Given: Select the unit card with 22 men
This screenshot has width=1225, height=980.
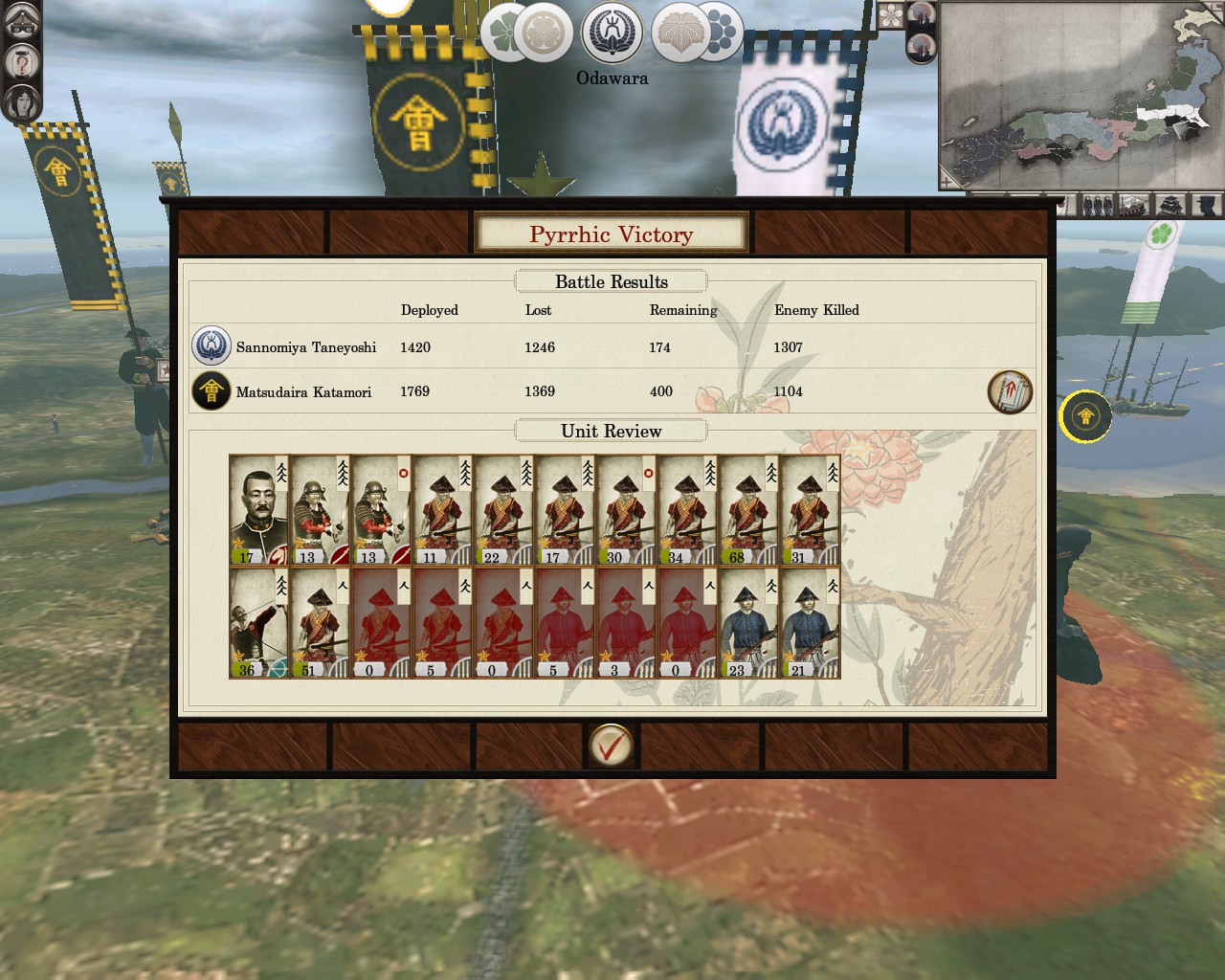Looking at the screenshot, I should click(504, 510).
